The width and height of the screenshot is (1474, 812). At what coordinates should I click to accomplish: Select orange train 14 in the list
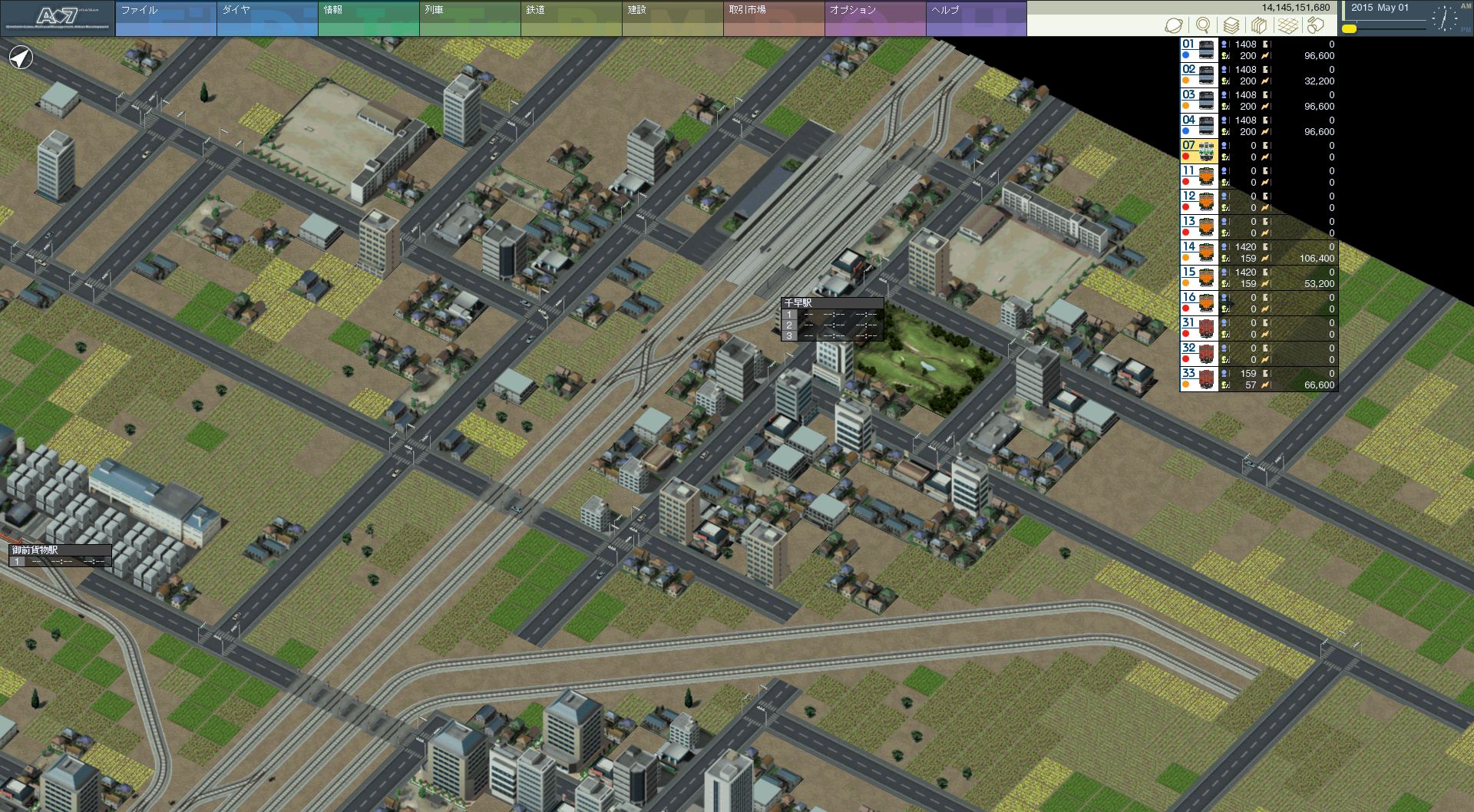tap(1258, 253)
